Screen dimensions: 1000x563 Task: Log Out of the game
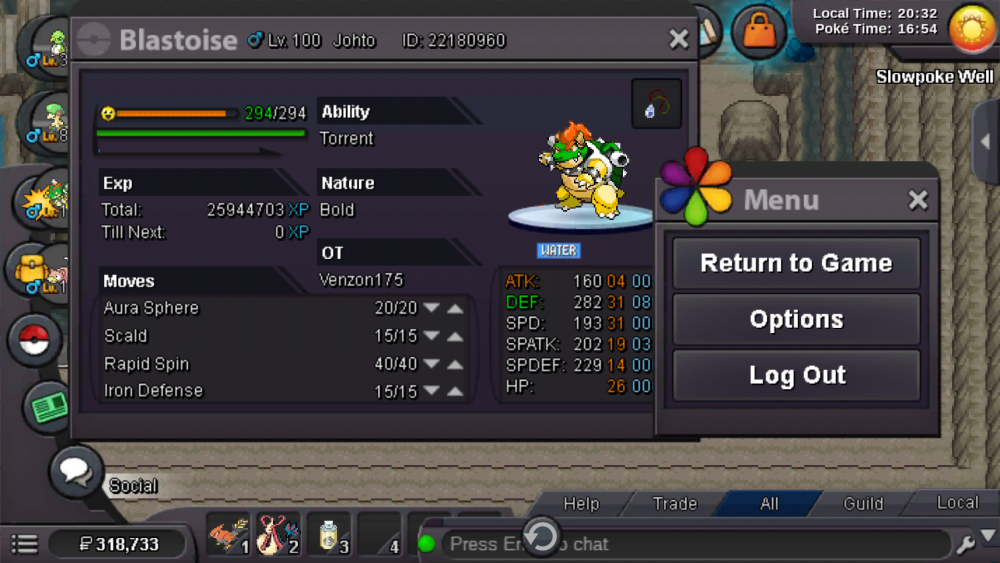(796, 376)
